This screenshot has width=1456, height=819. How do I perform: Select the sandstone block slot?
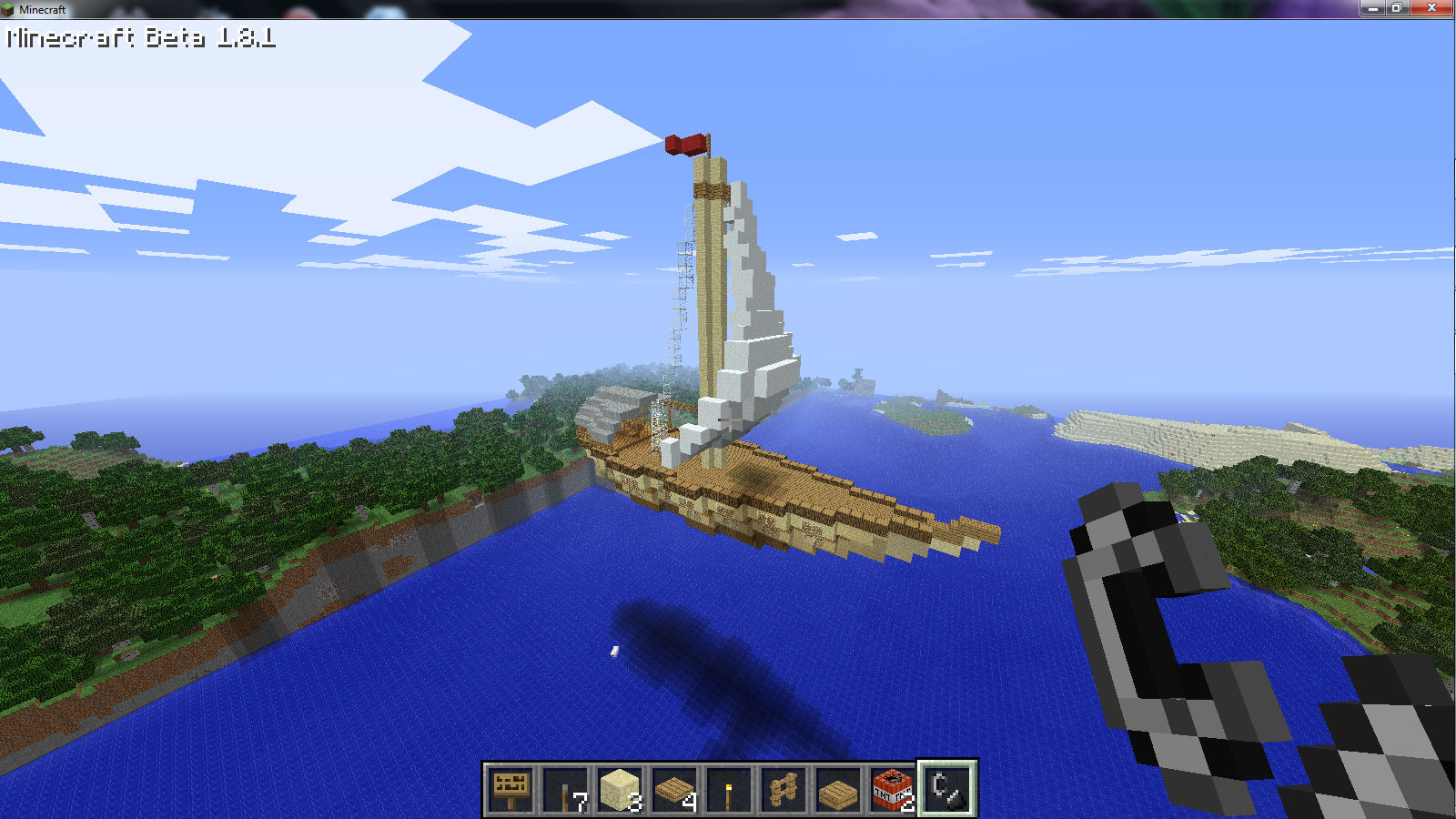tap(620, 789)
